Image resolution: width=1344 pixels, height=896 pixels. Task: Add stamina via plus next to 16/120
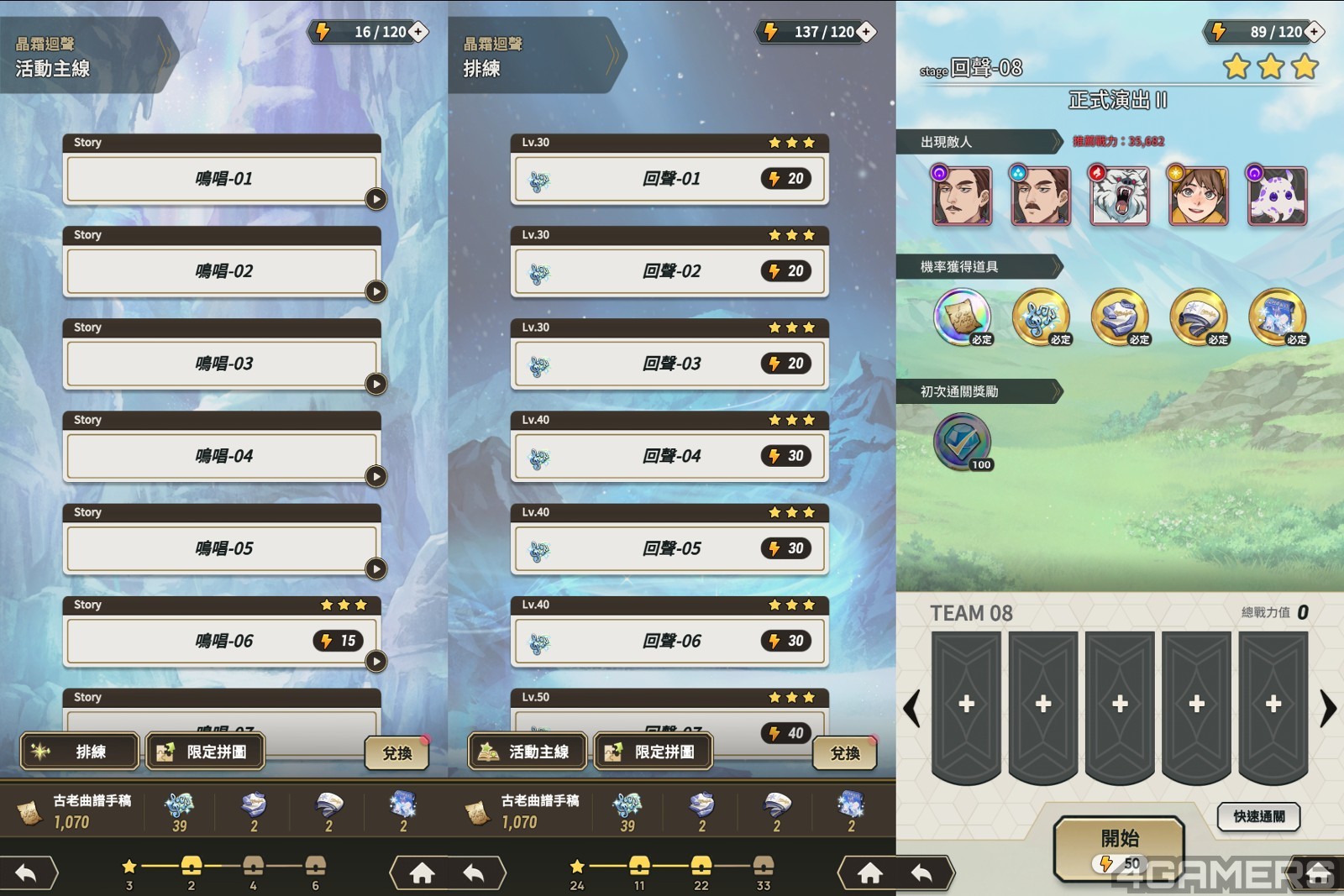417,32
